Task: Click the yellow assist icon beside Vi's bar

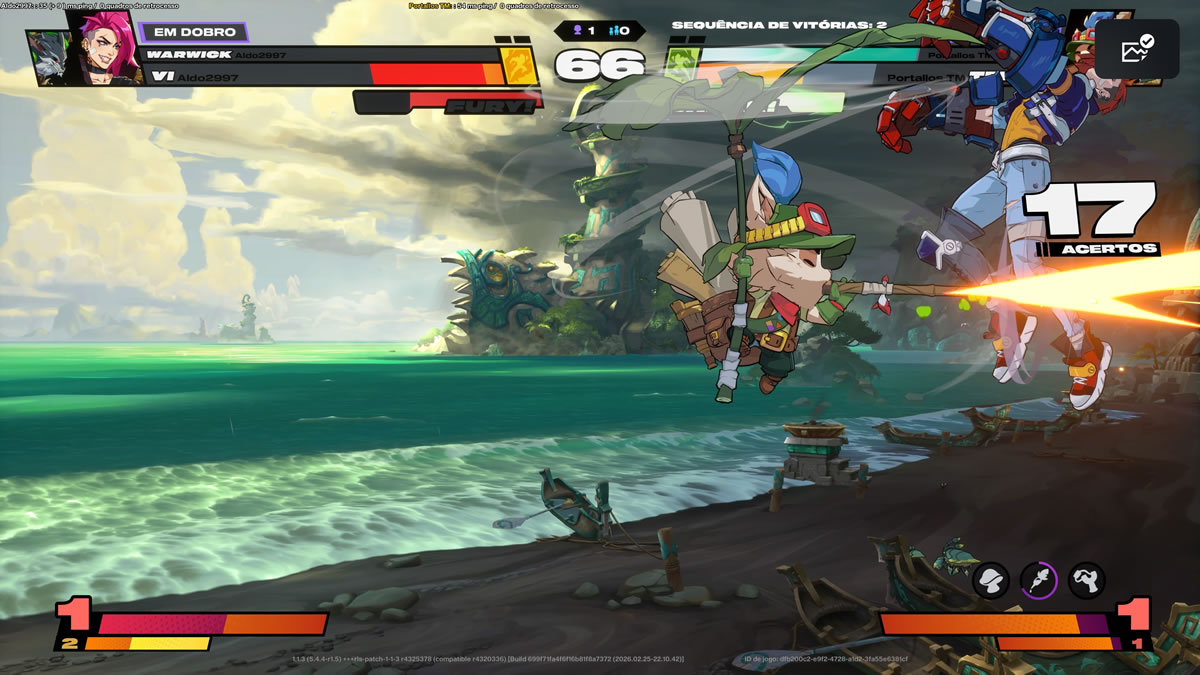Action: 519,65
